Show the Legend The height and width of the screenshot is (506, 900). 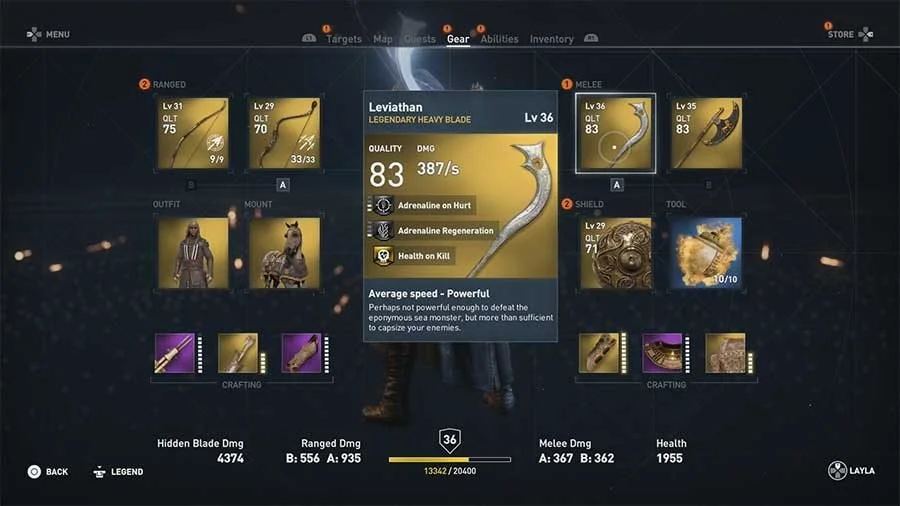point(118,472)
